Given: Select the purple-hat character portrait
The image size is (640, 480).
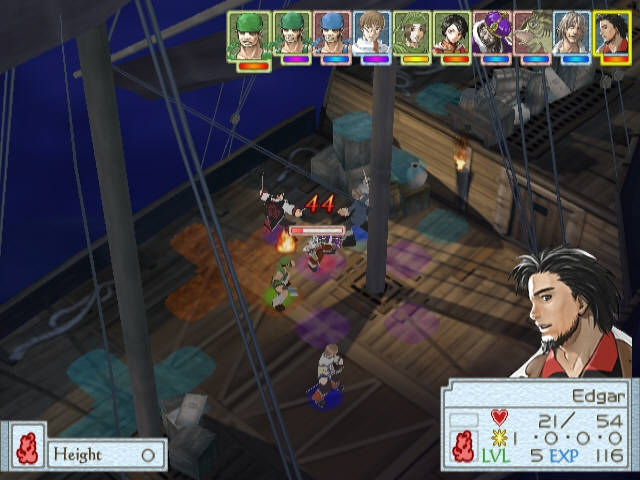Looking at the screenshot, I should [492, 34].
